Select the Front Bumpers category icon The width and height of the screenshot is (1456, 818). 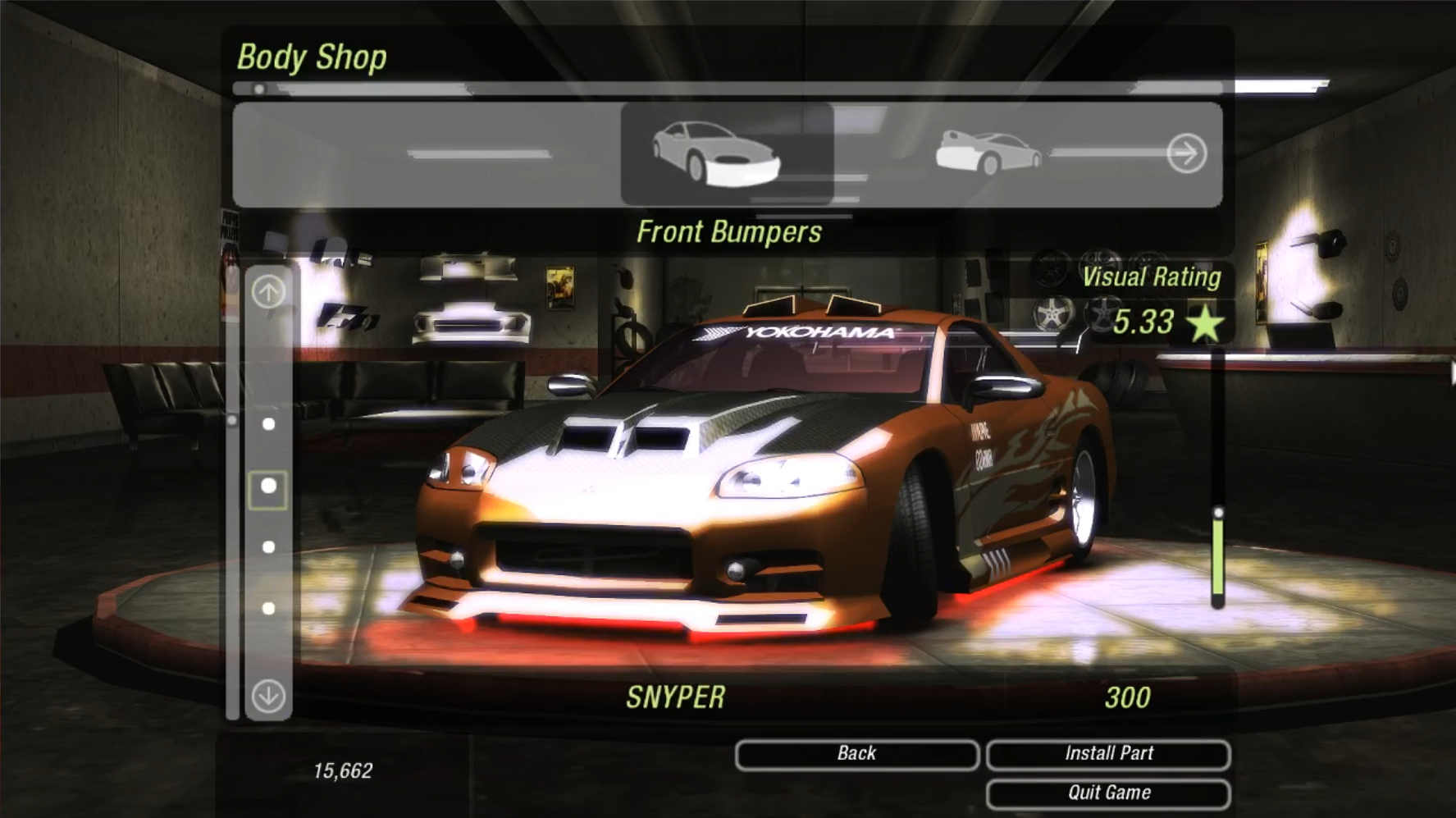point(716,153)
